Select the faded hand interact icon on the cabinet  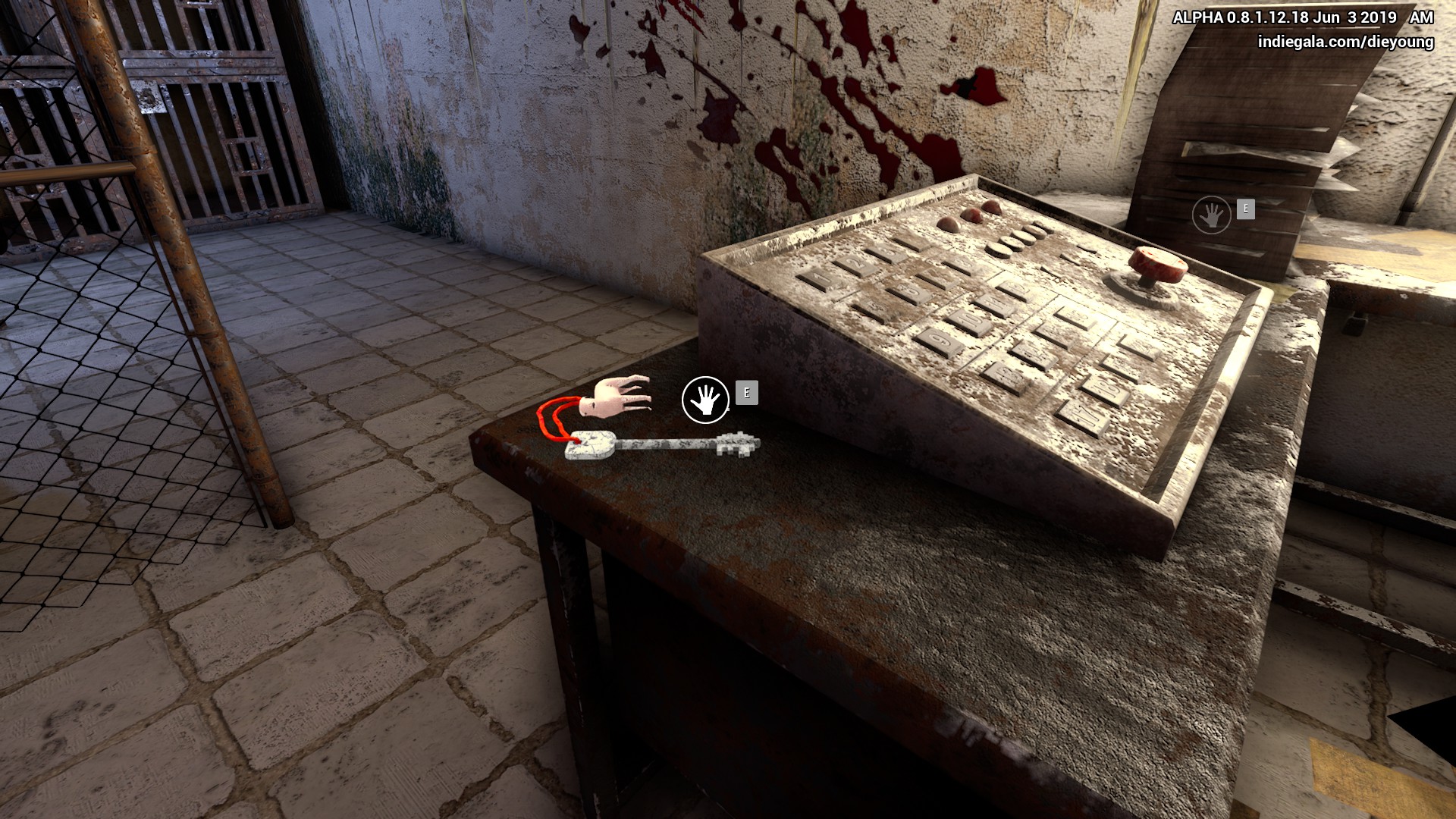[x=1211, y=215]
